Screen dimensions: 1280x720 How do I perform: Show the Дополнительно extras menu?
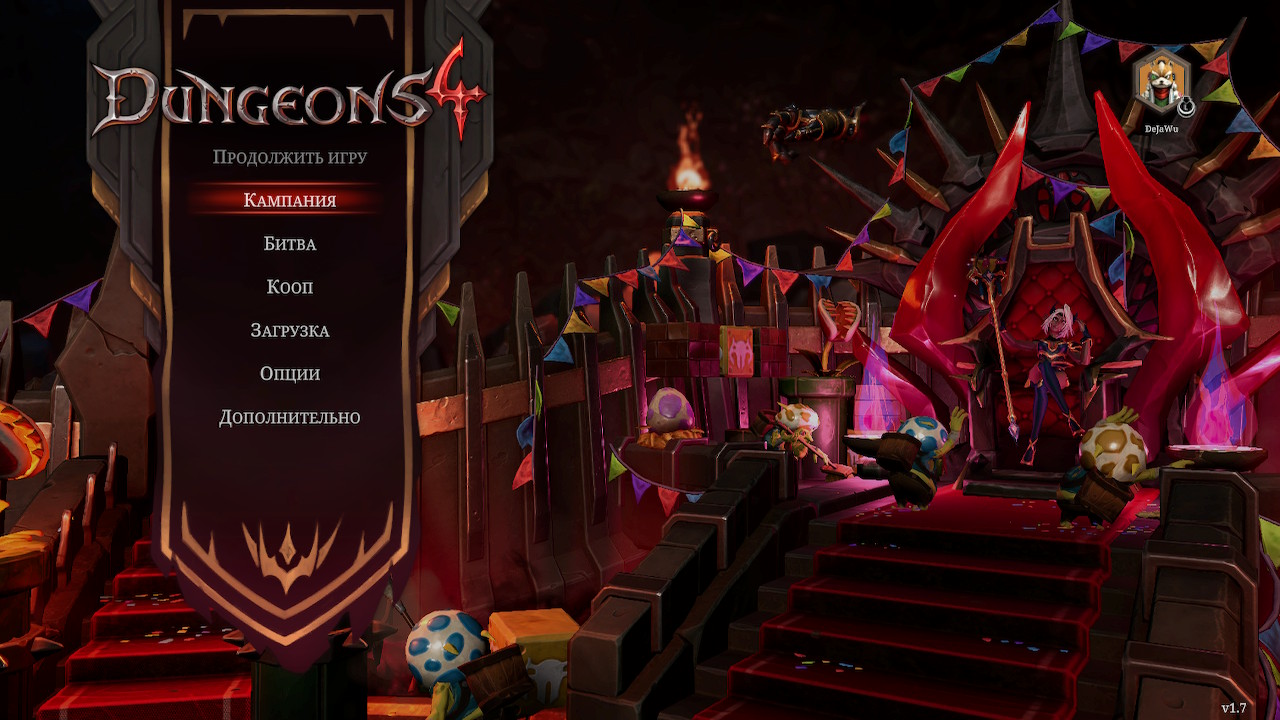pos(289,417)
